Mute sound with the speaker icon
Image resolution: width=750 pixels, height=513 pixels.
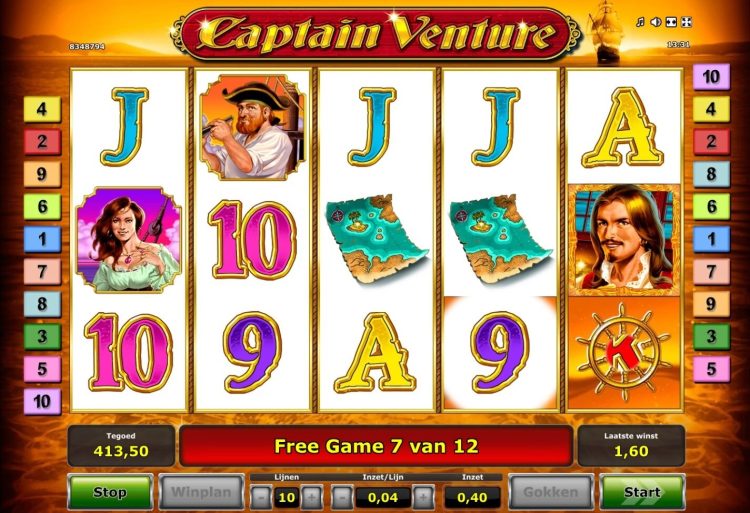[657, 22]
